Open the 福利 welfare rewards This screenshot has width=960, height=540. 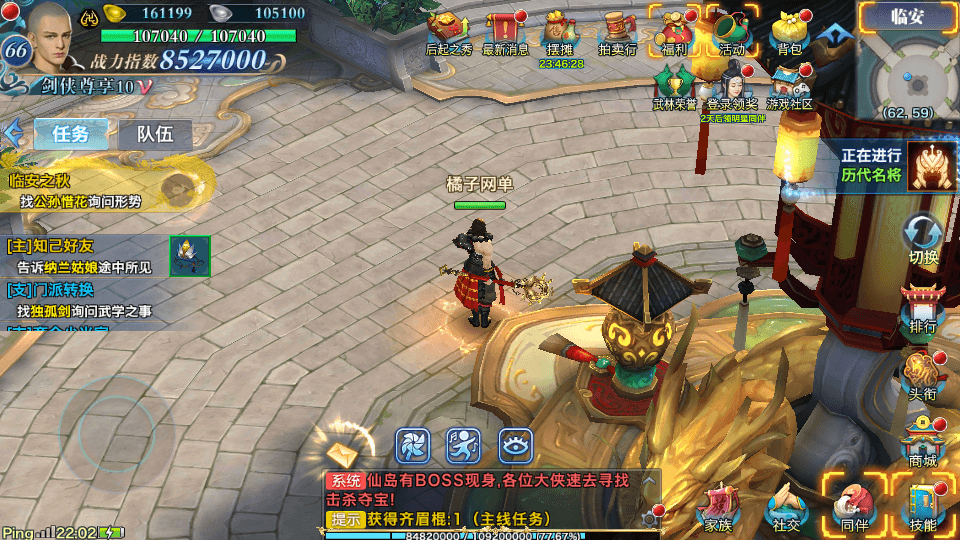tap(674, 31)
